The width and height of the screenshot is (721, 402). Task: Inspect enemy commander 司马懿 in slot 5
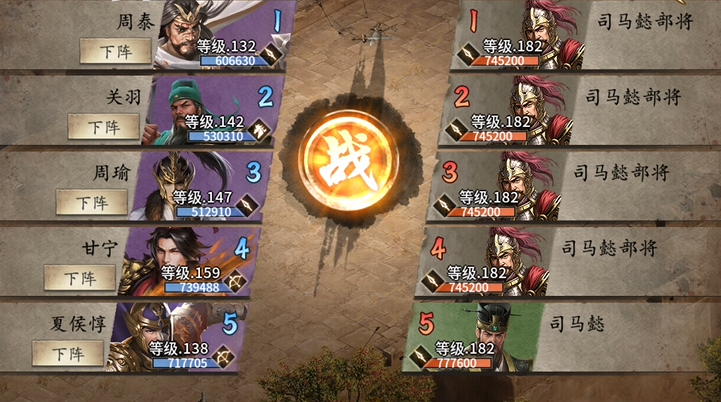click(x=495, y=330)
